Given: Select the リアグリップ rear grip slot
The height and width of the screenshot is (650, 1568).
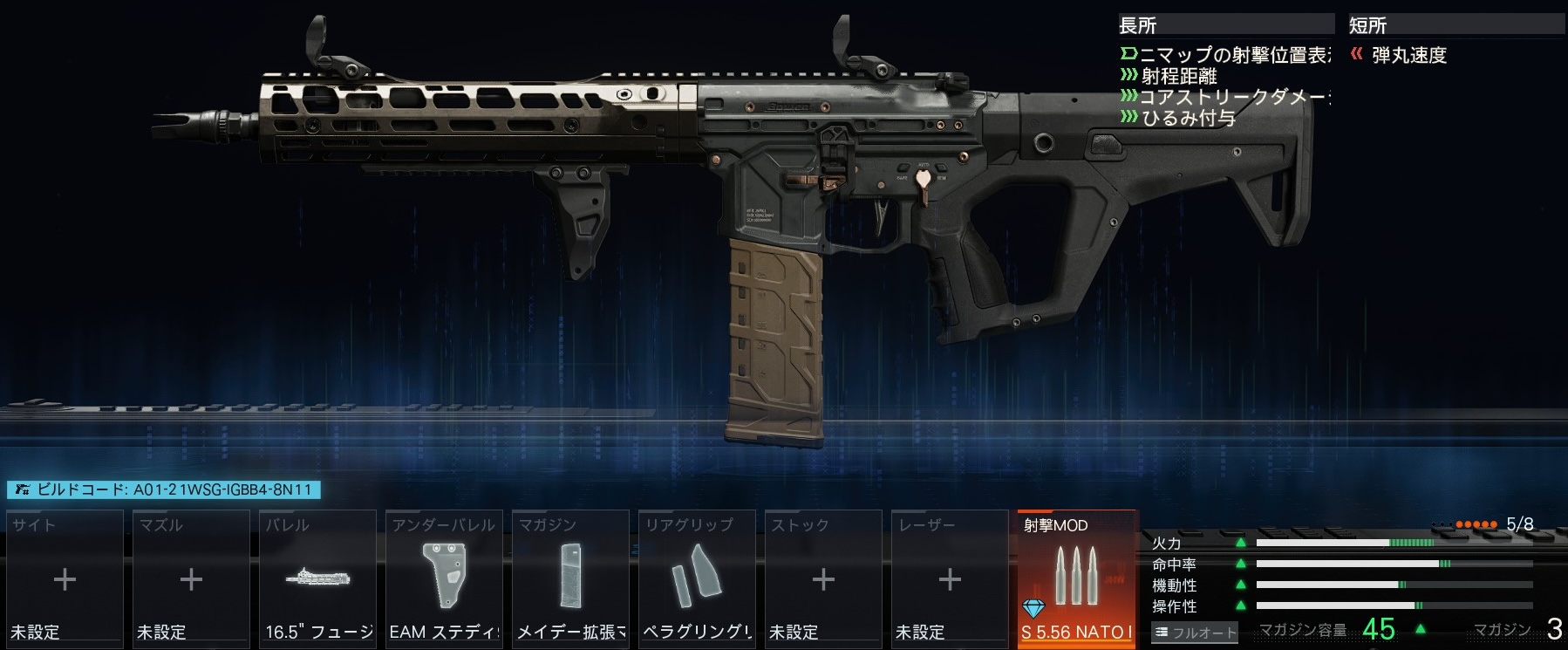Looking at the screenshot, I should click(697, 579).
